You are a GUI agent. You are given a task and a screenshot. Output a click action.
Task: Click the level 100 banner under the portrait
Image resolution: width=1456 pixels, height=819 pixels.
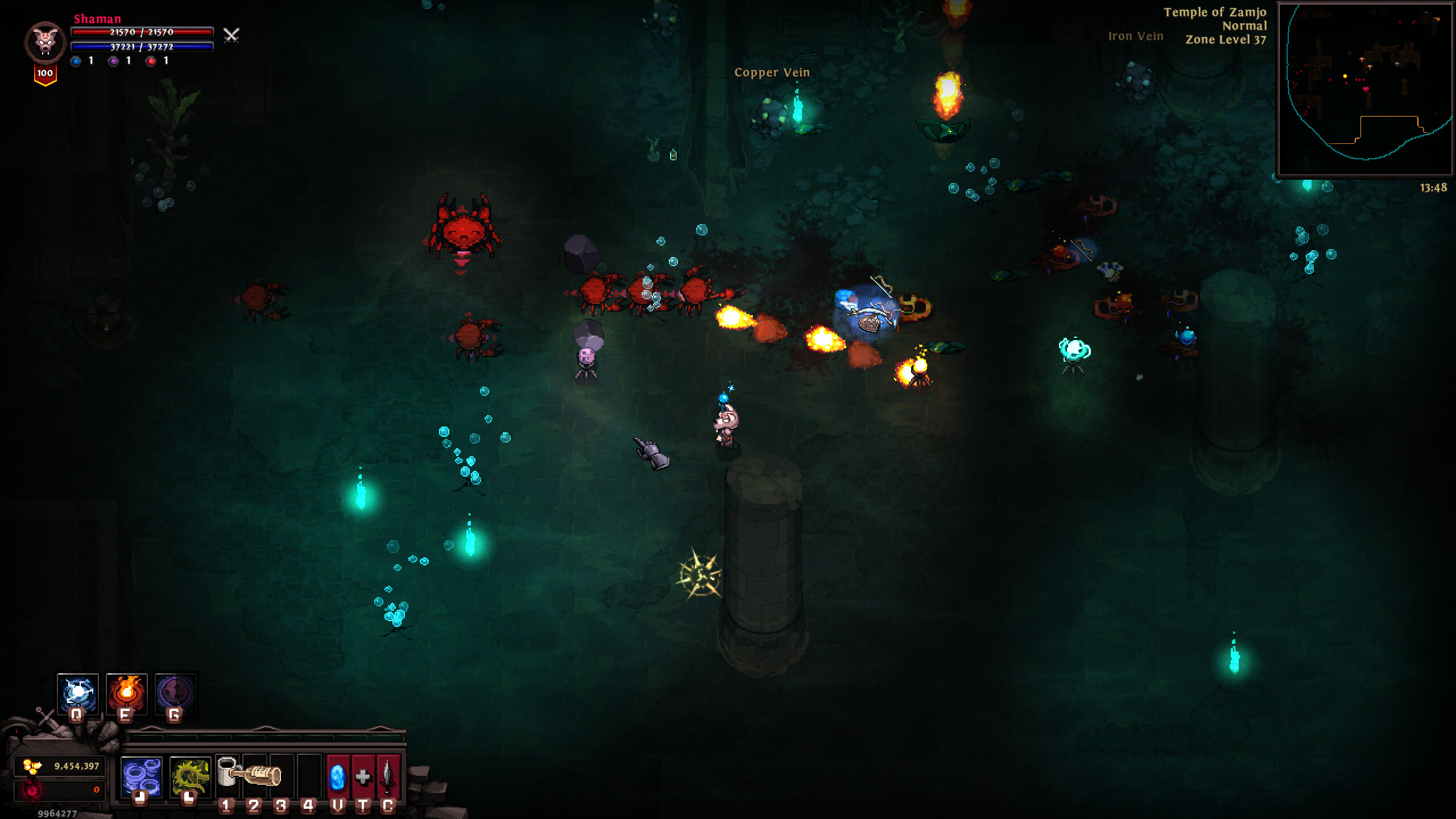[x=44, y=74]
